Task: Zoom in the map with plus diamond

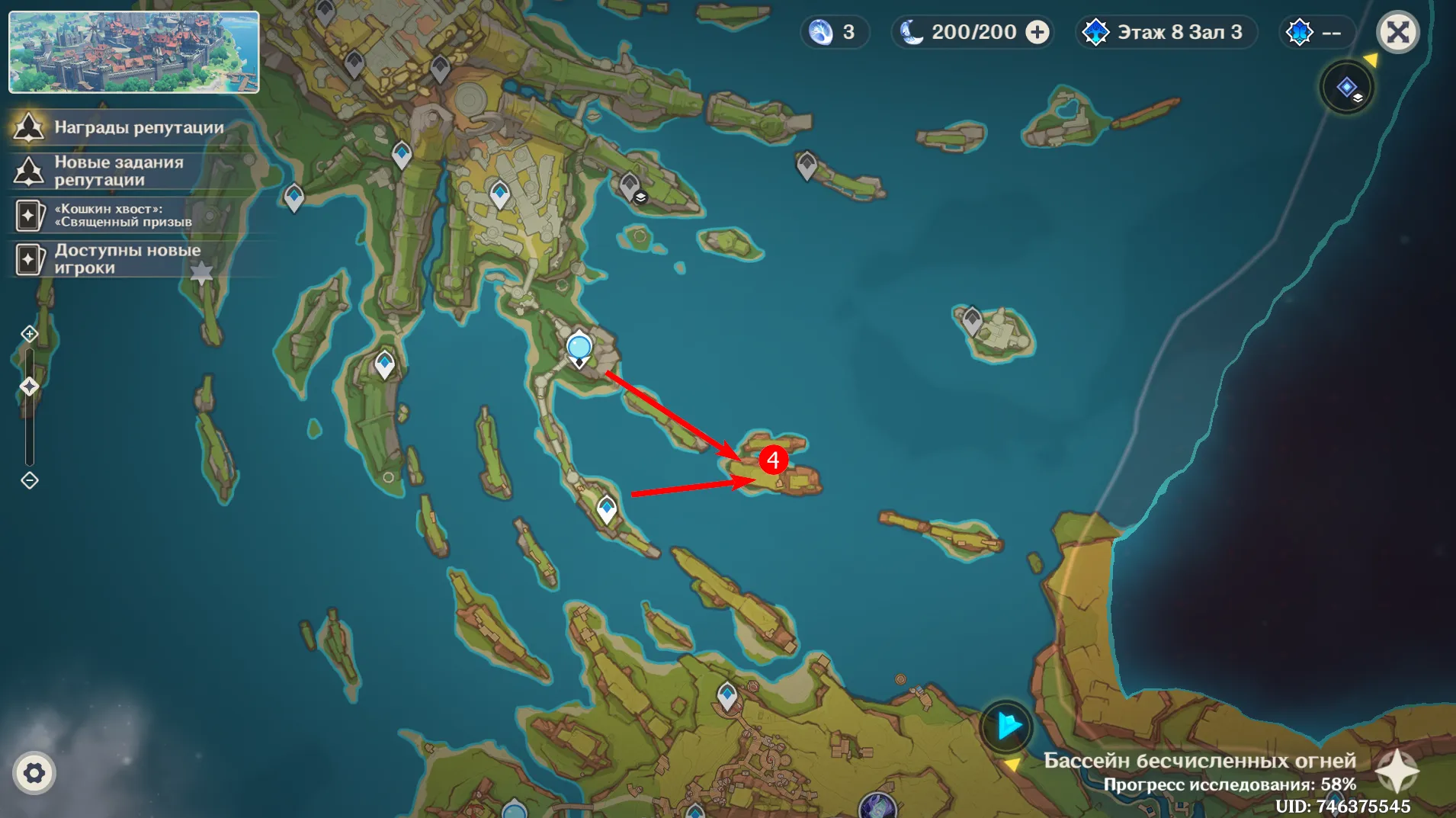Action: tap(29, 334)
